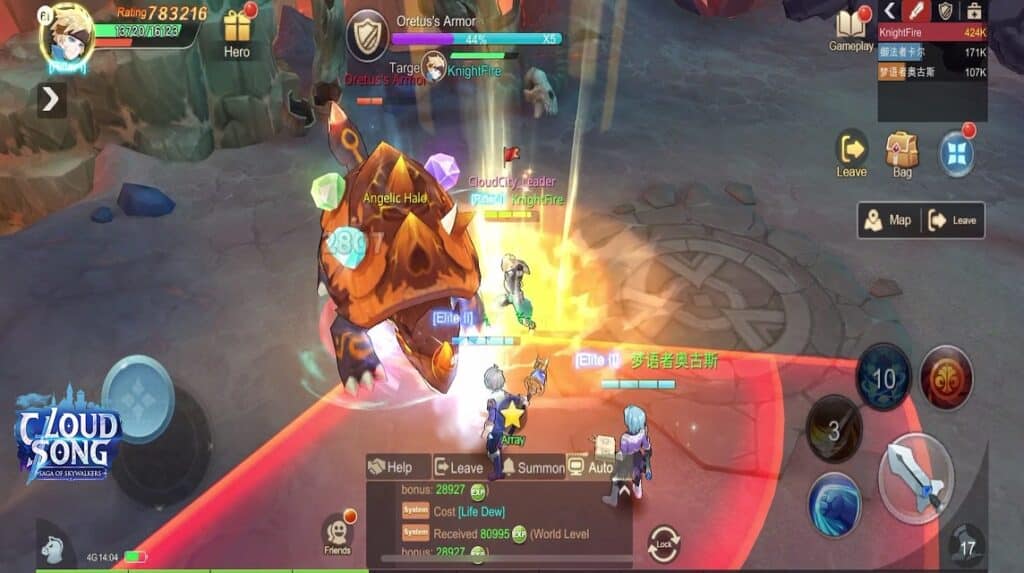Switch to the shield tab in the ranking panel

[944, 11]
